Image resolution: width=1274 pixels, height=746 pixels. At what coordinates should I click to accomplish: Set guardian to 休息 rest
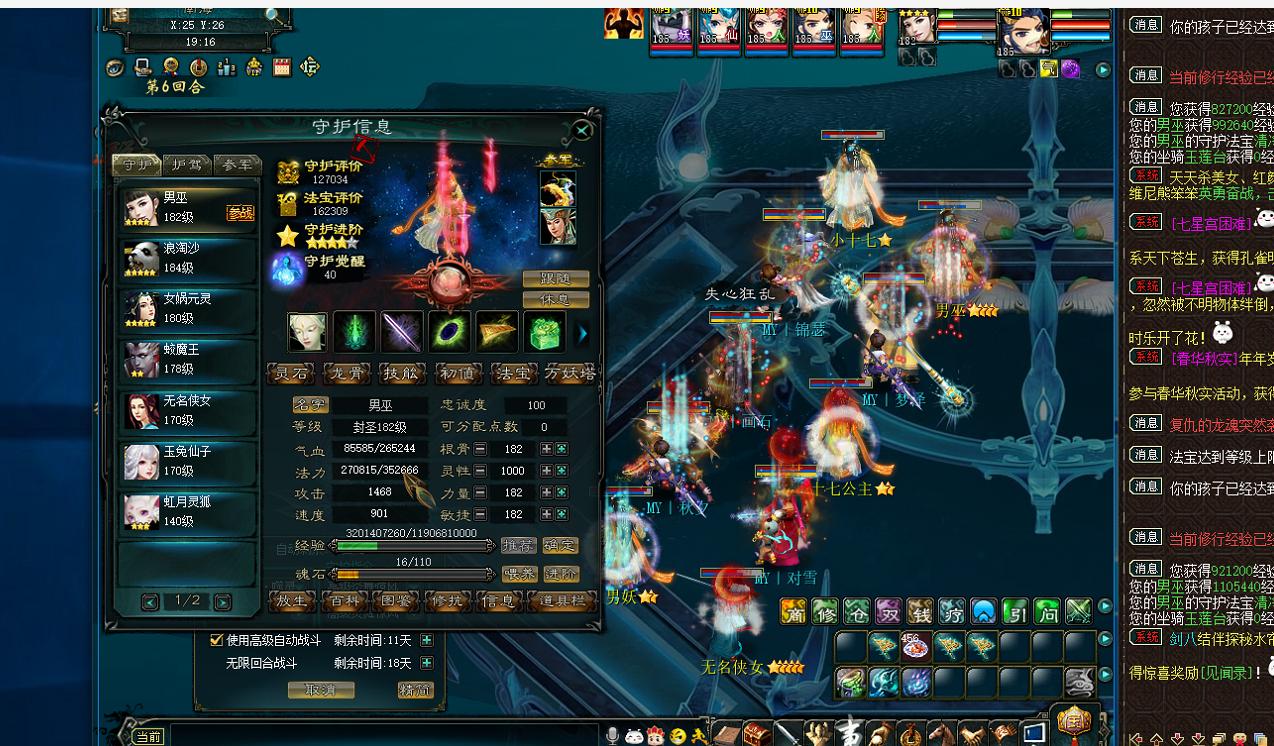[x=555, y=300]
